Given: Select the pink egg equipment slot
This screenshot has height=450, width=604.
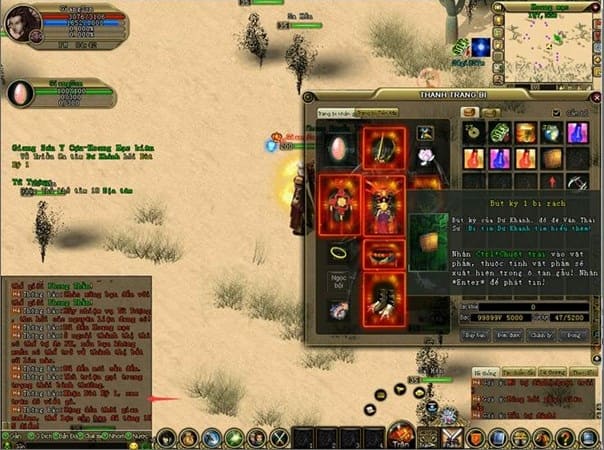Looking at the screenshot, I should (x=337, y=149).
